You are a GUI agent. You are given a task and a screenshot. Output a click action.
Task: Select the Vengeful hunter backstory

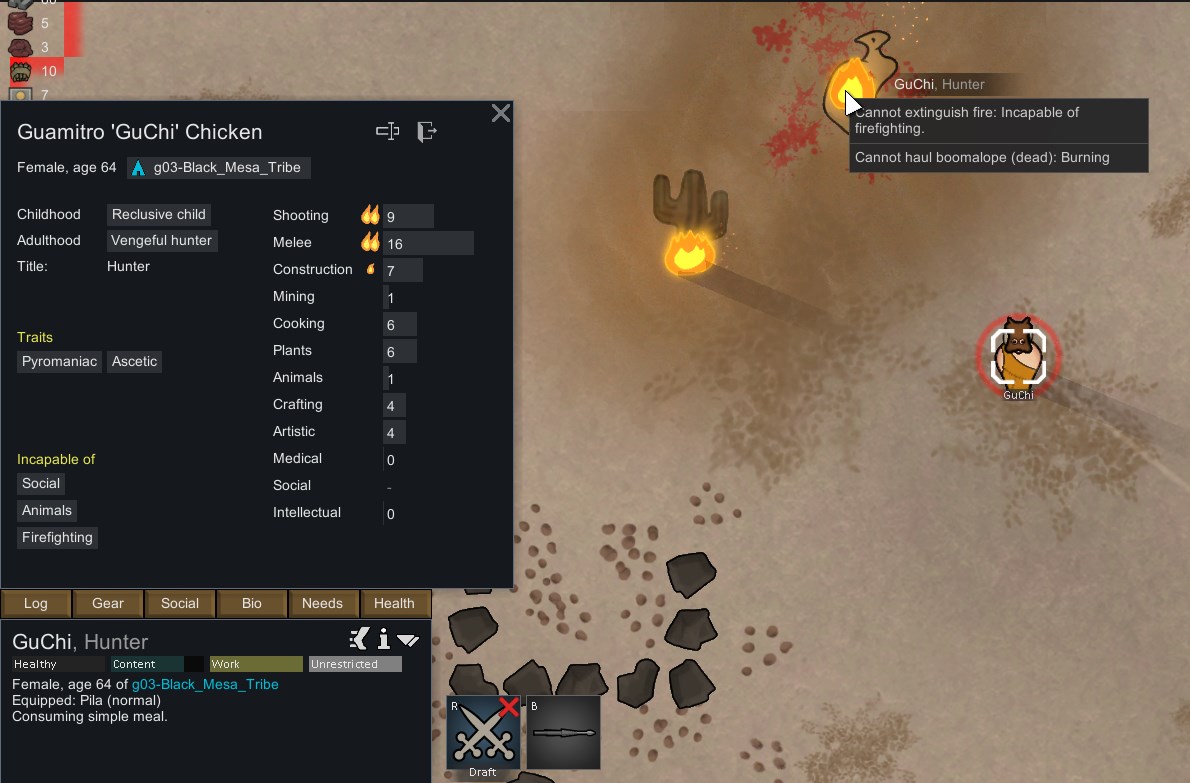pos(162,241)
